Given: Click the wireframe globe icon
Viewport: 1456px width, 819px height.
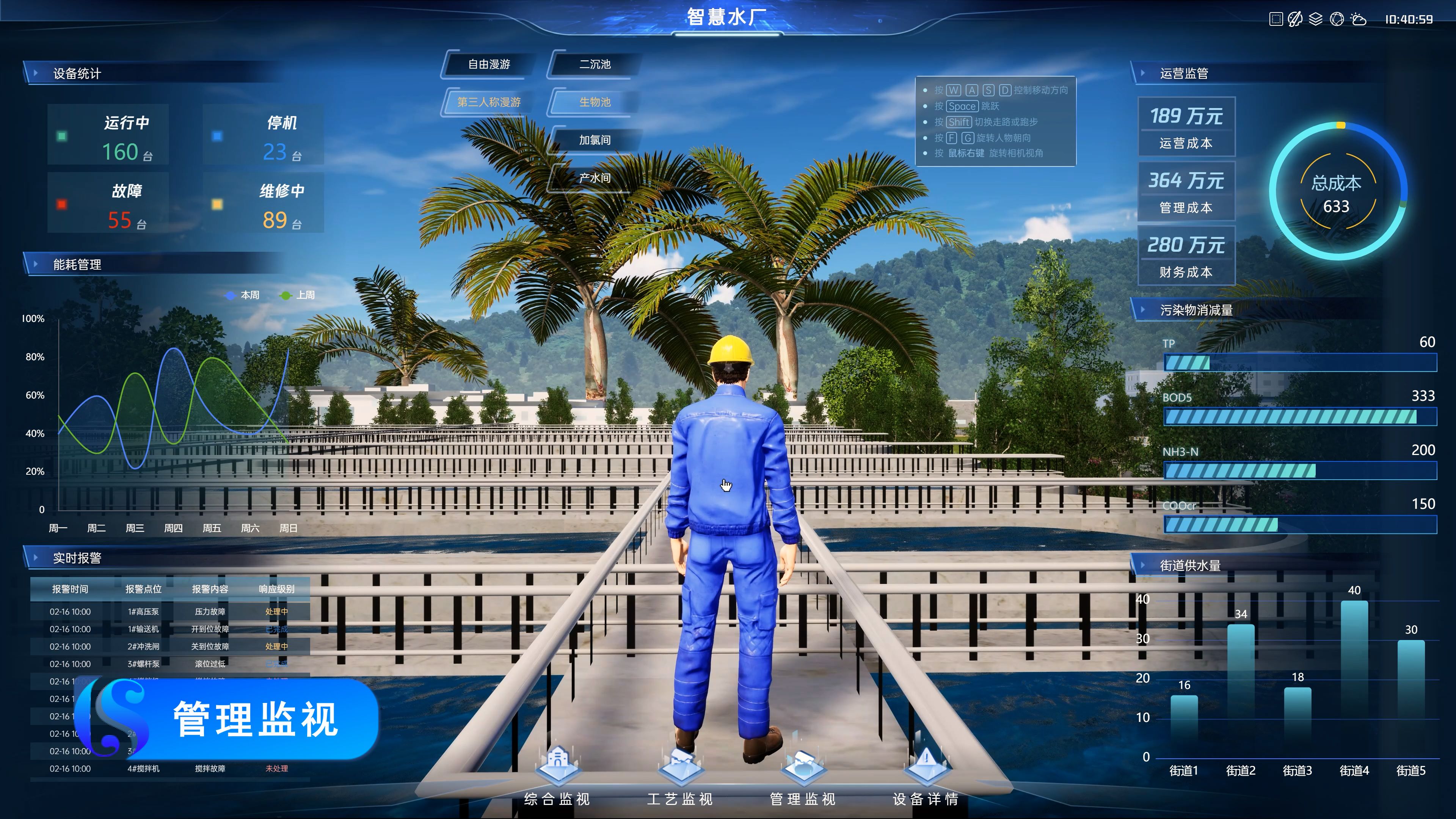Looking at the screenshot, I should [1337, 19].
